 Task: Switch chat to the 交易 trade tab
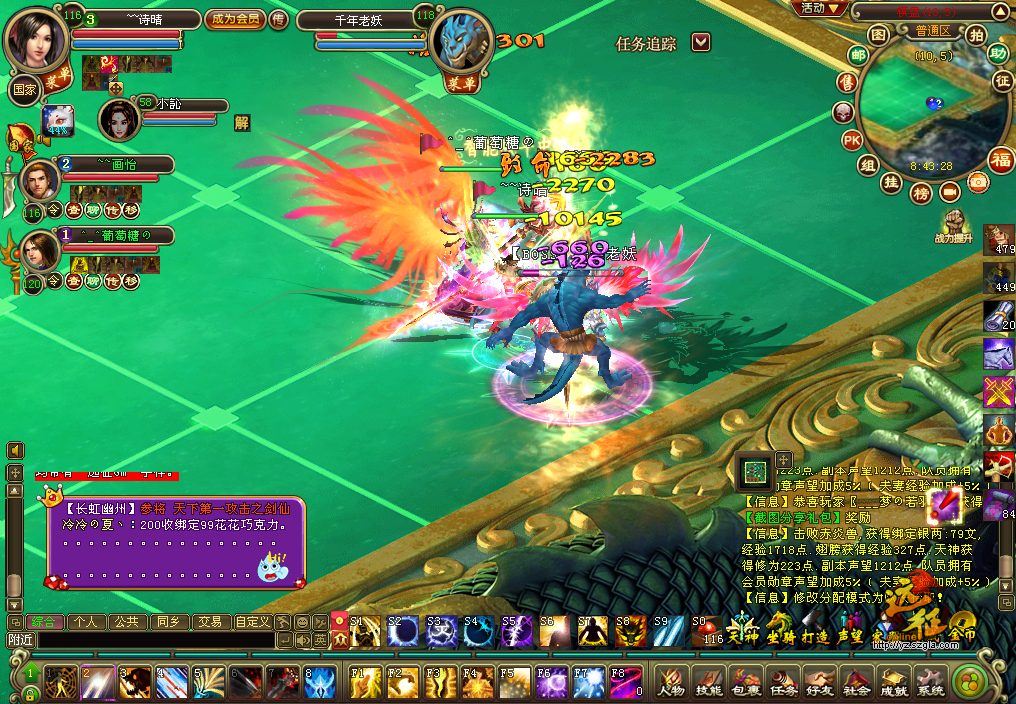pyautogui.click(x=209, y=621)
